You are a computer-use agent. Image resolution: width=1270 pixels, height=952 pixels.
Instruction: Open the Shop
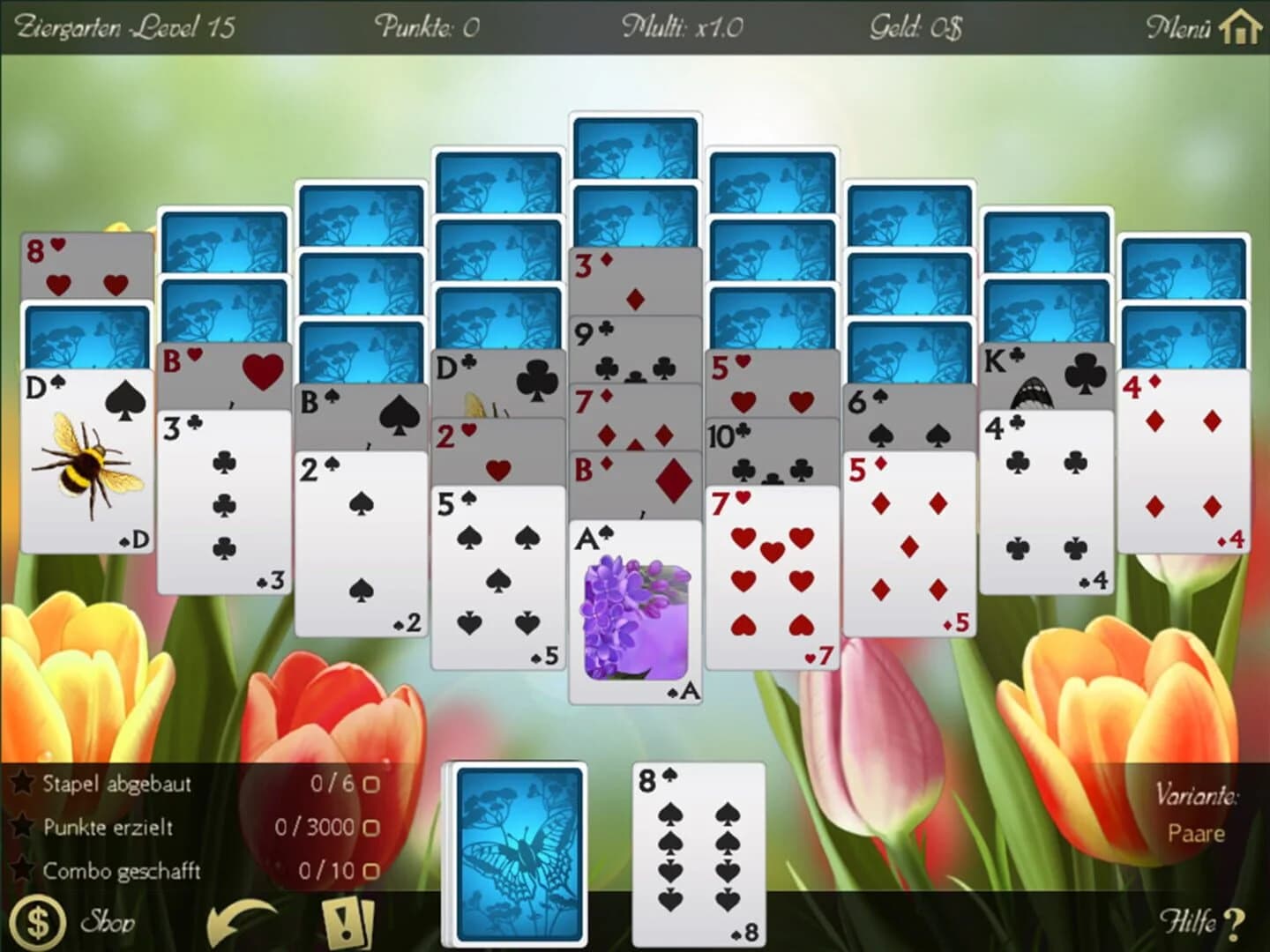coord(108,923)
